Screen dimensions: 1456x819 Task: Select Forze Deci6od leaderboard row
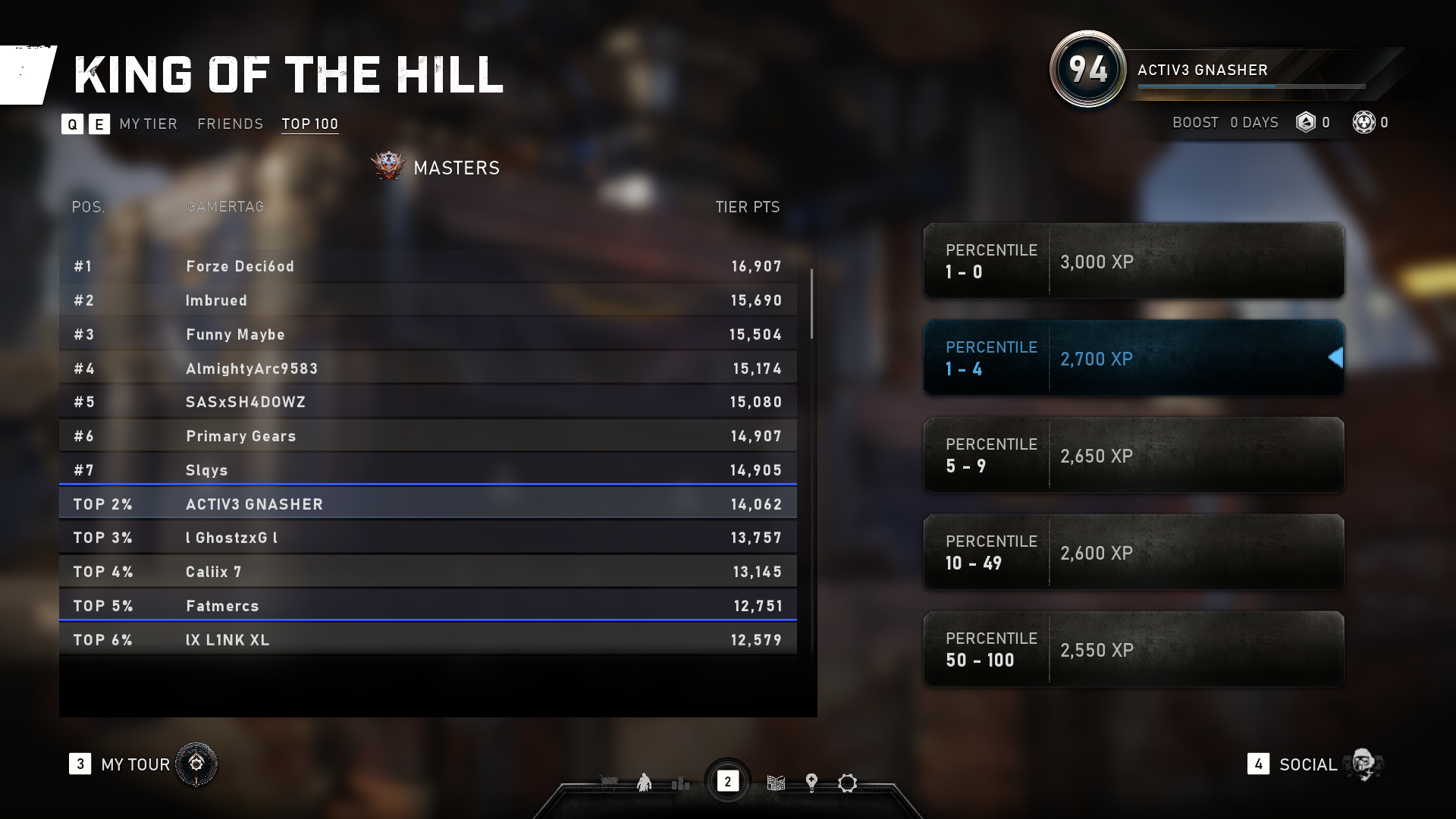coord(428,266)
